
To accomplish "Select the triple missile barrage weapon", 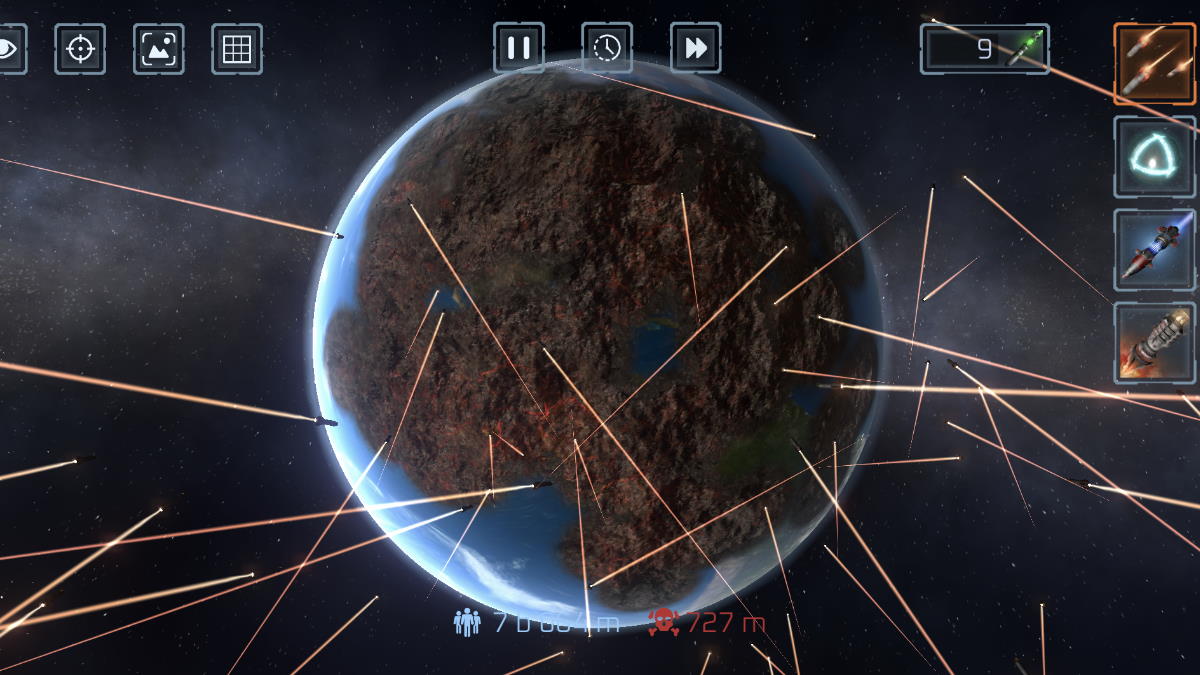I will [1155, 64].
